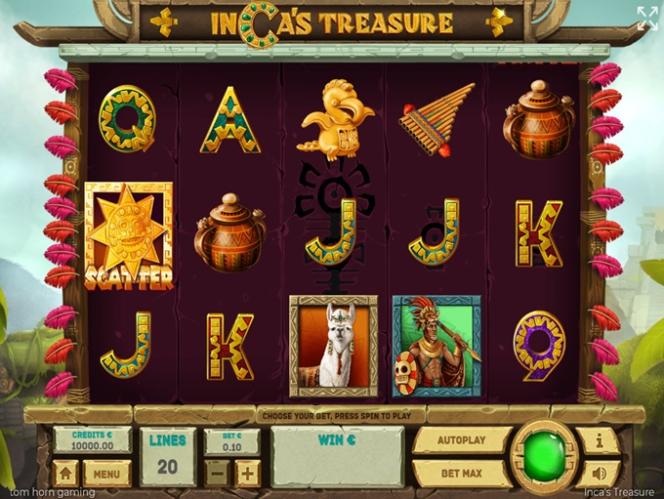The image size is (664, 499).
Task: Show the game info paytable
Action: [600, 440]
